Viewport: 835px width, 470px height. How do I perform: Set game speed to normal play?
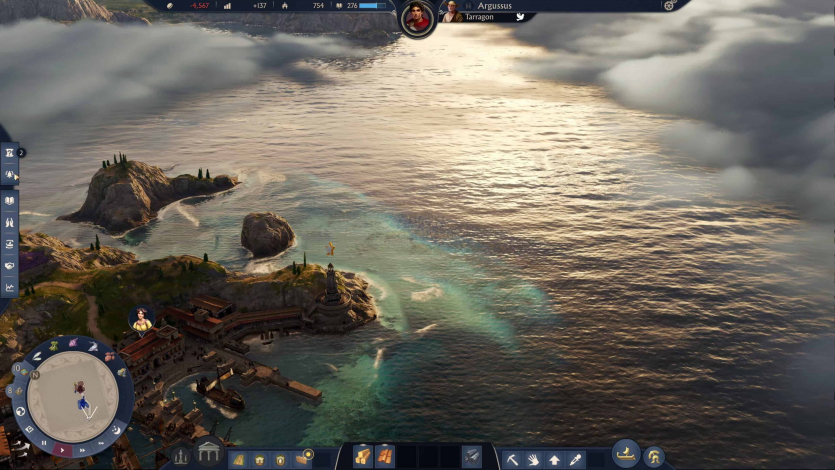61,449
